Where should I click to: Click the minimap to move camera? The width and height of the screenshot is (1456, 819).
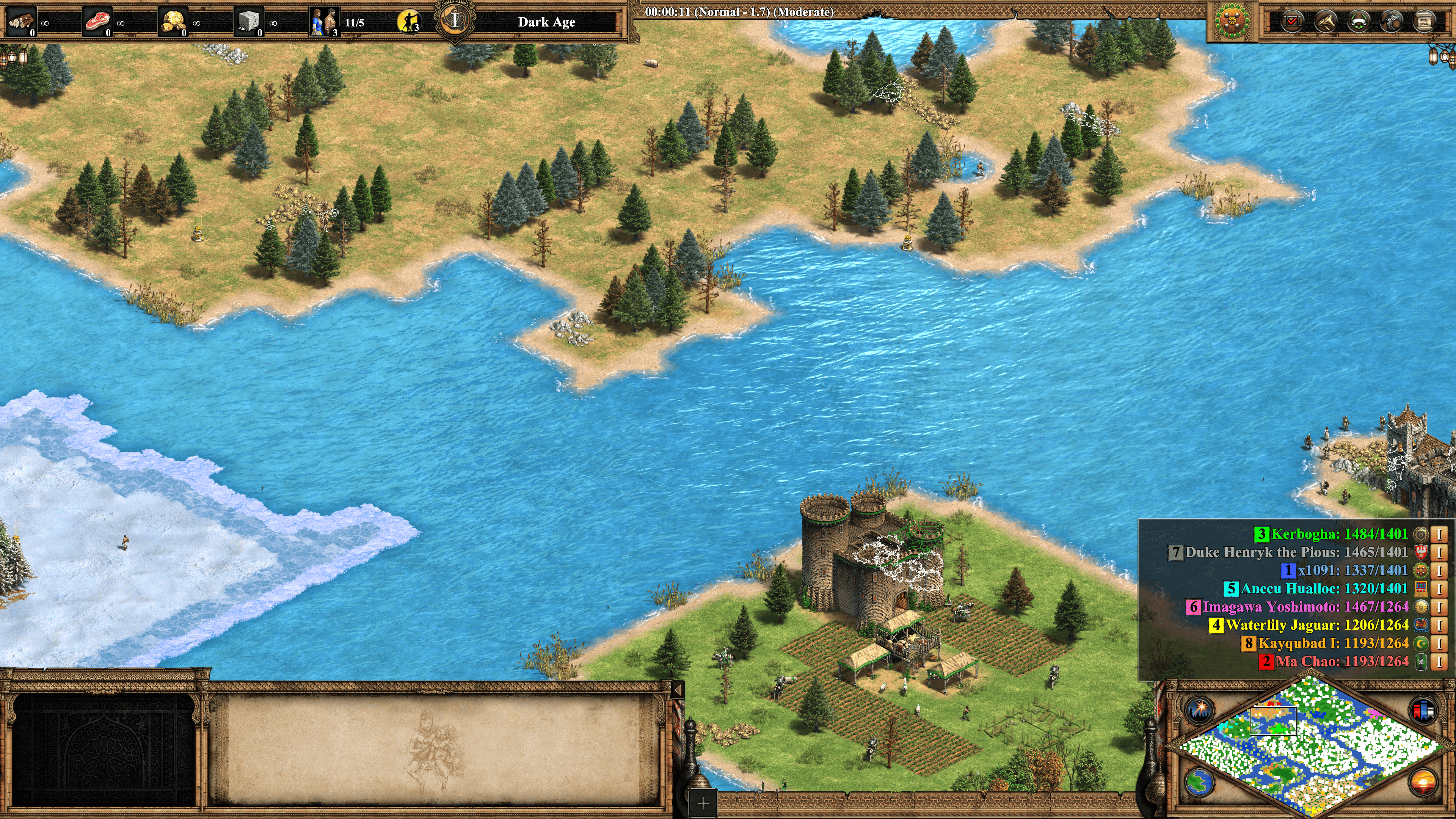1311,746
